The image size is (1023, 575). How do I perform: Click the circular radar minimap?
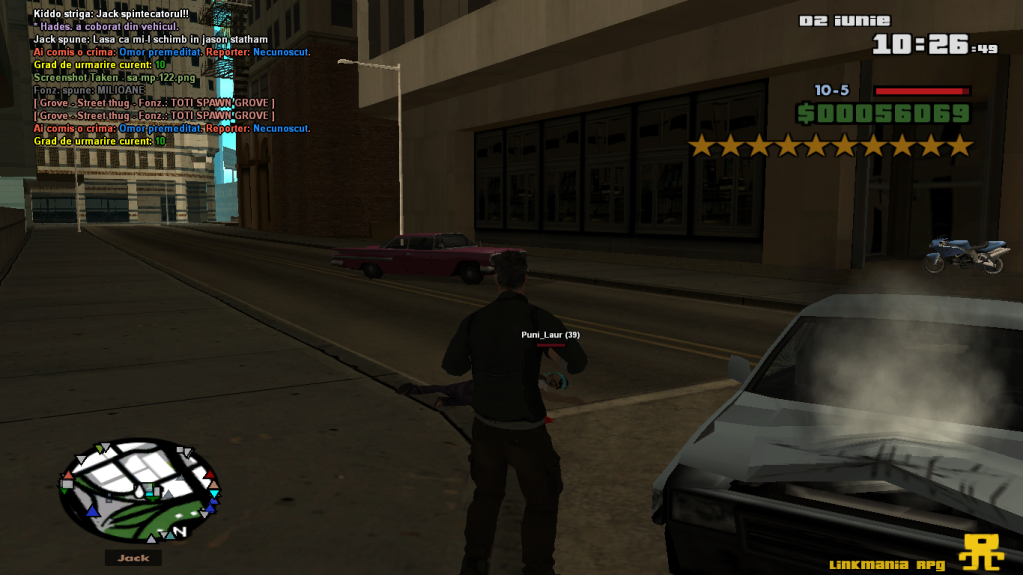(x=138, y=489)
